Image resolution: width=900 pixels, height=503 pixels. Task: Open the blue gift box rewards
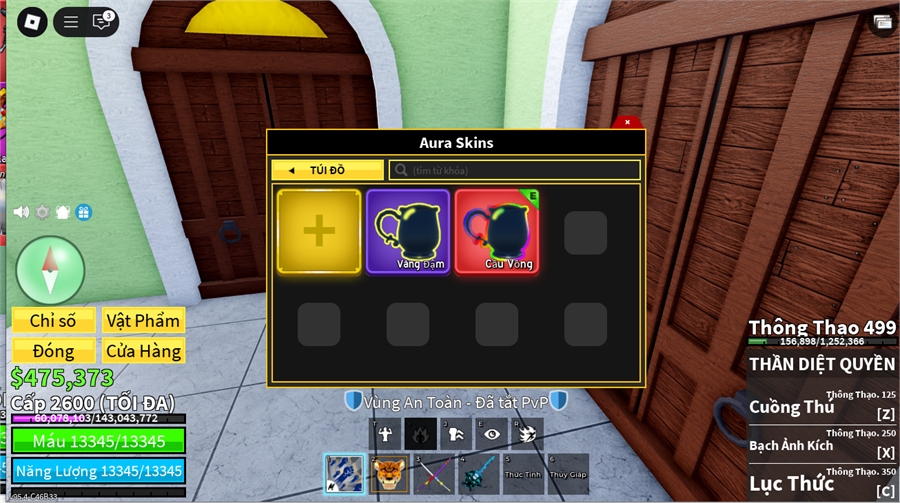[84, 212]
